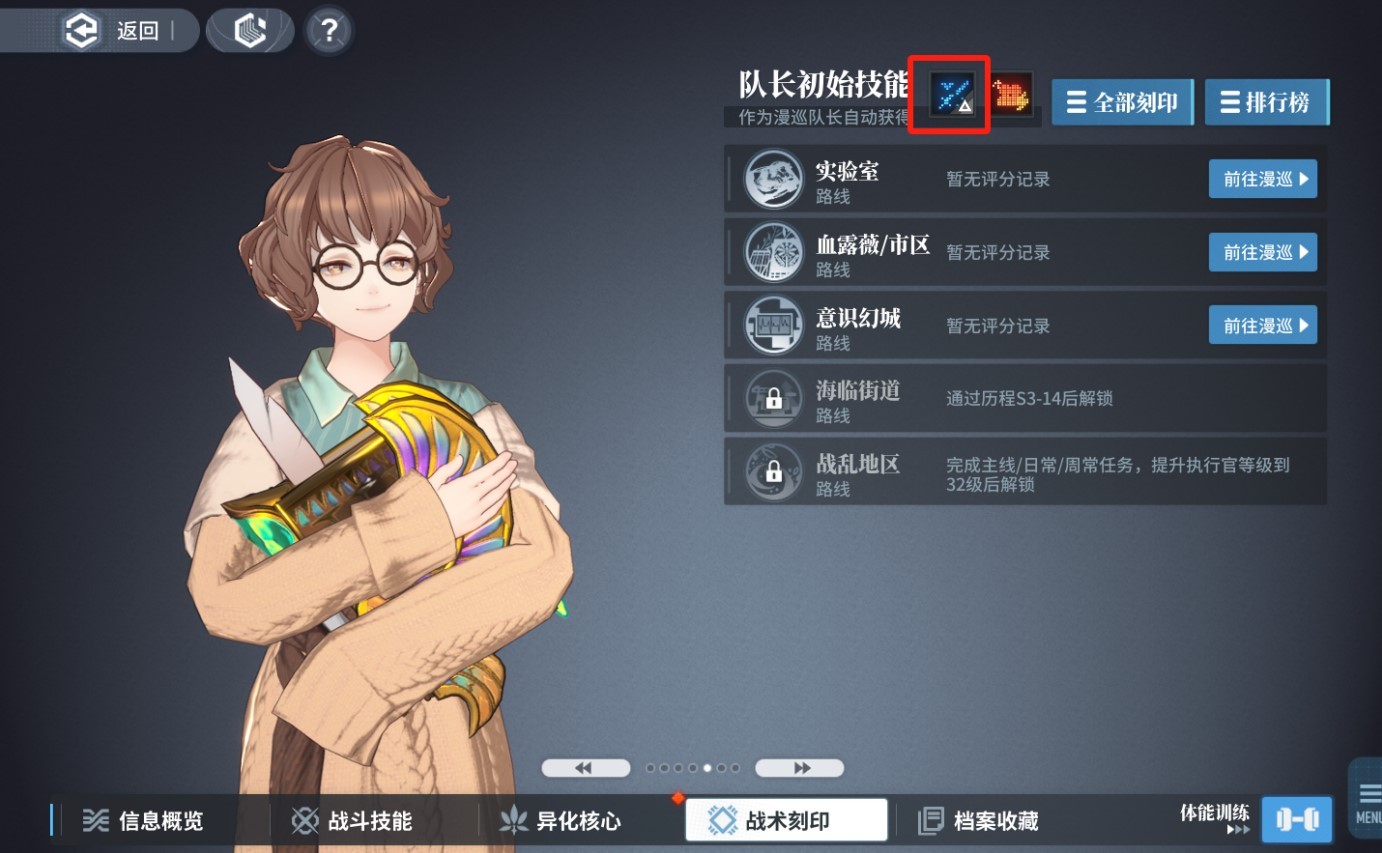This screenshot has height=853, width=1382.
Task: Expand the MENU hamburger panel
Action: point(1366,795)
